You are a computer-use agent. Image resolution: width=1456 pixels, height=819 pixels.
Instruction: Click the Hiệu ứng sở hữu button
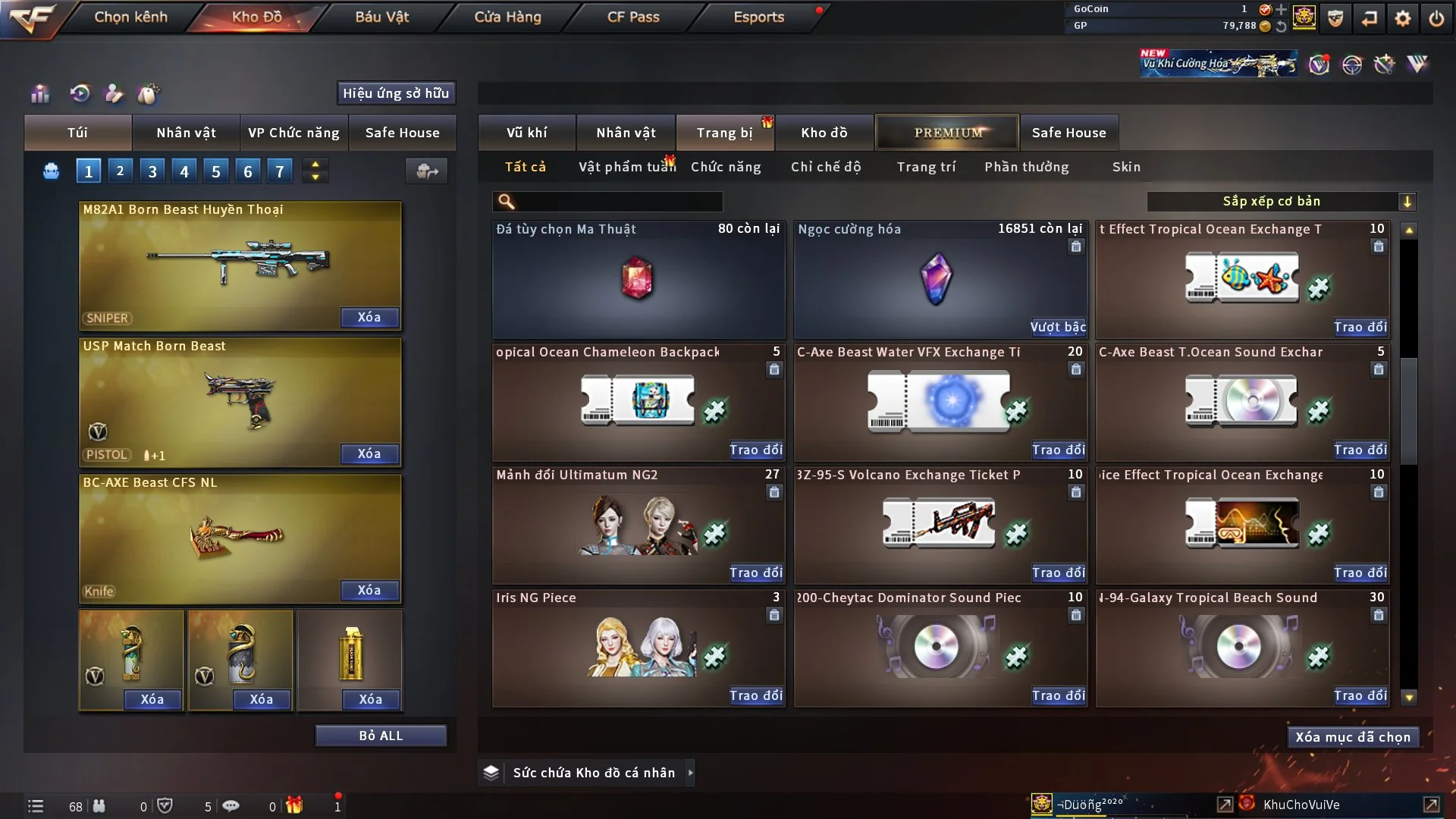coord(396,93)
